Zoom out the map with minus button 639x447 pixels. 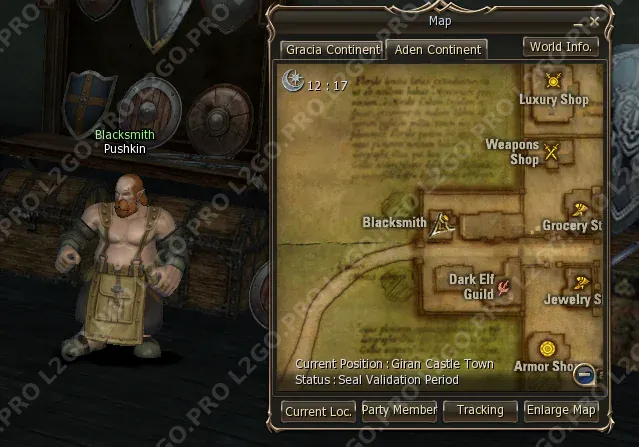coord(585,375)
